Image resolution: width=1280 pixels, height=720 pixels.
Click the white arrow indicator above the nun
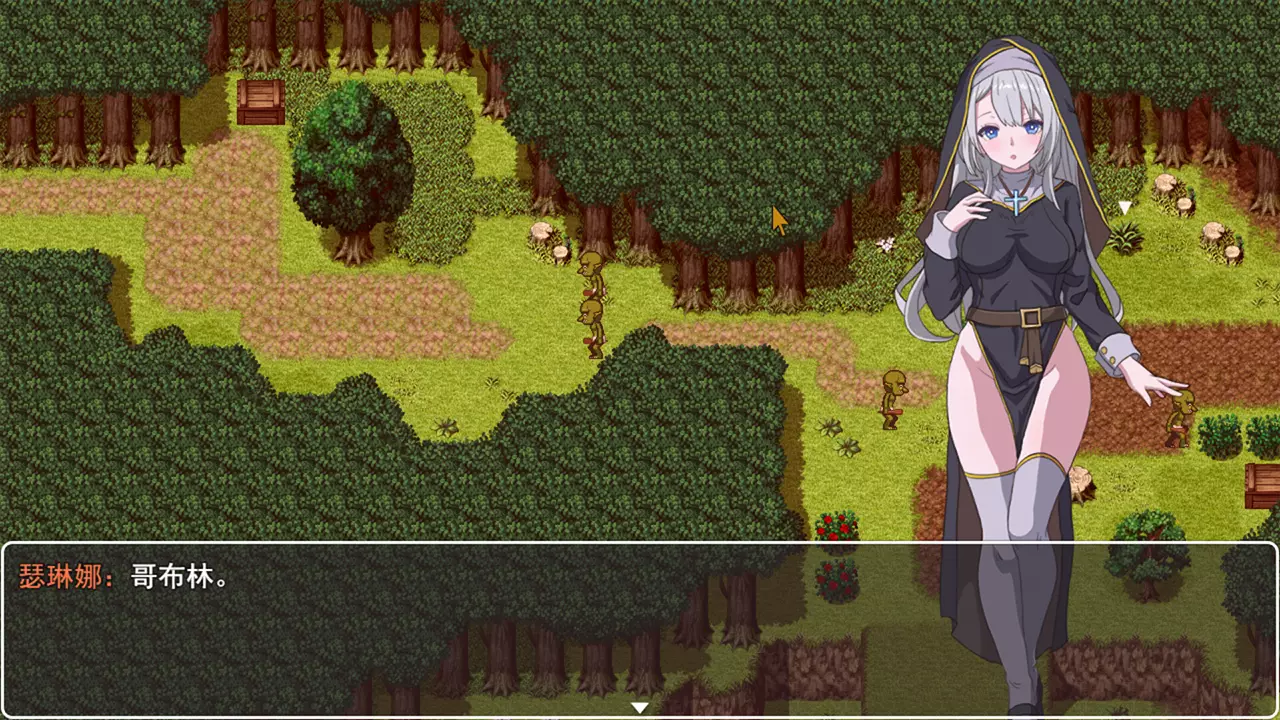(x=1125, y=208)
